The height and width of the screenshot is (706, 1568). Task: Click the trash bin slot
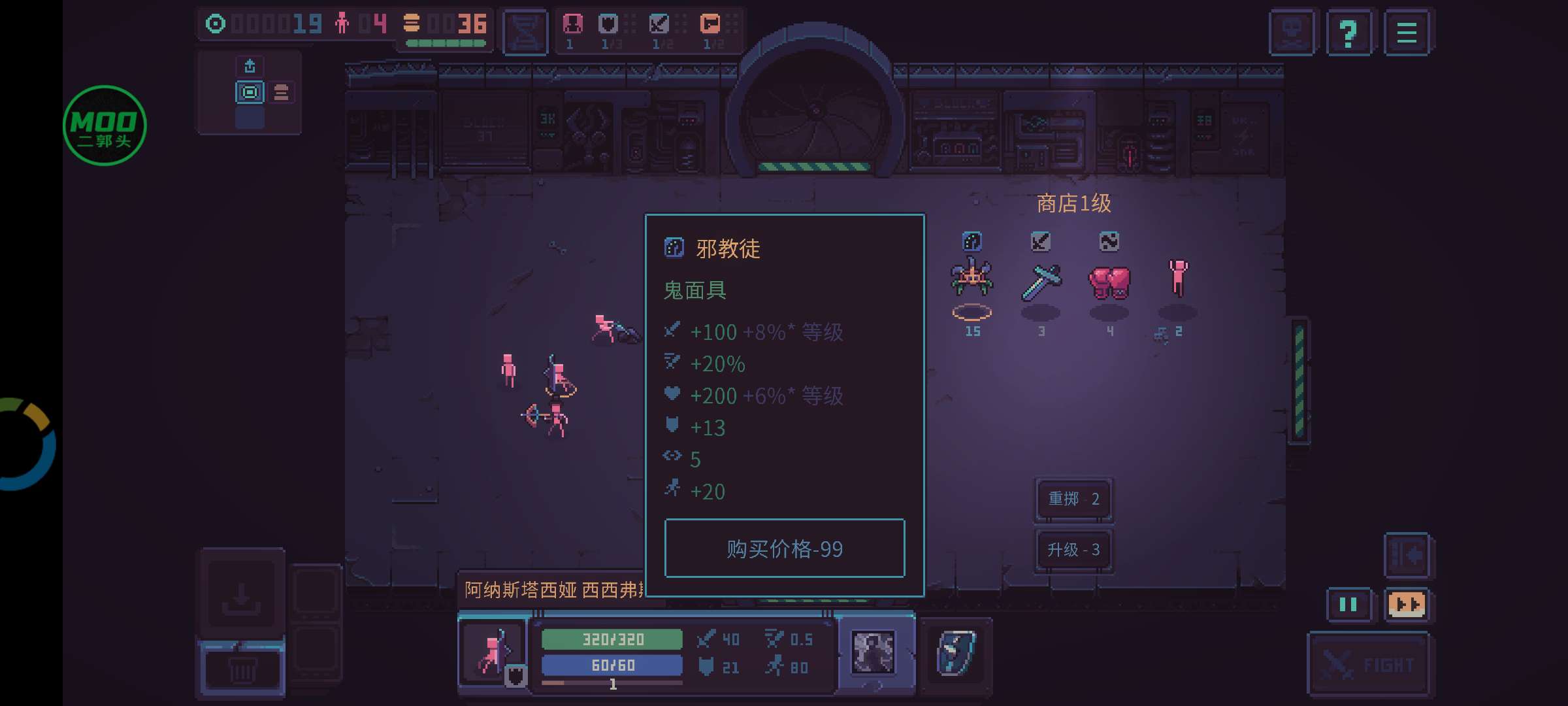(x=241, y=670)
